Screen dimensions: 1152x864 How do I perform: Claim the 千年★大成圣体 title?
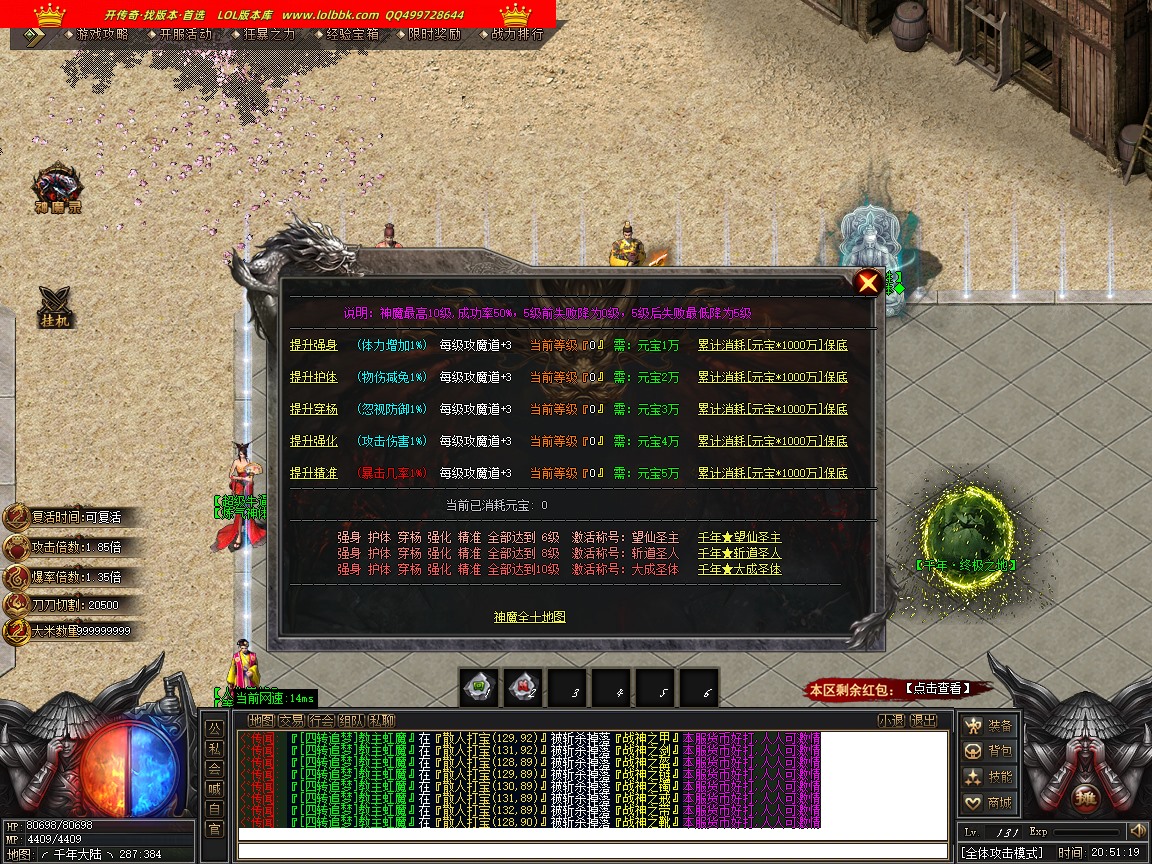(x=739, y=569)
